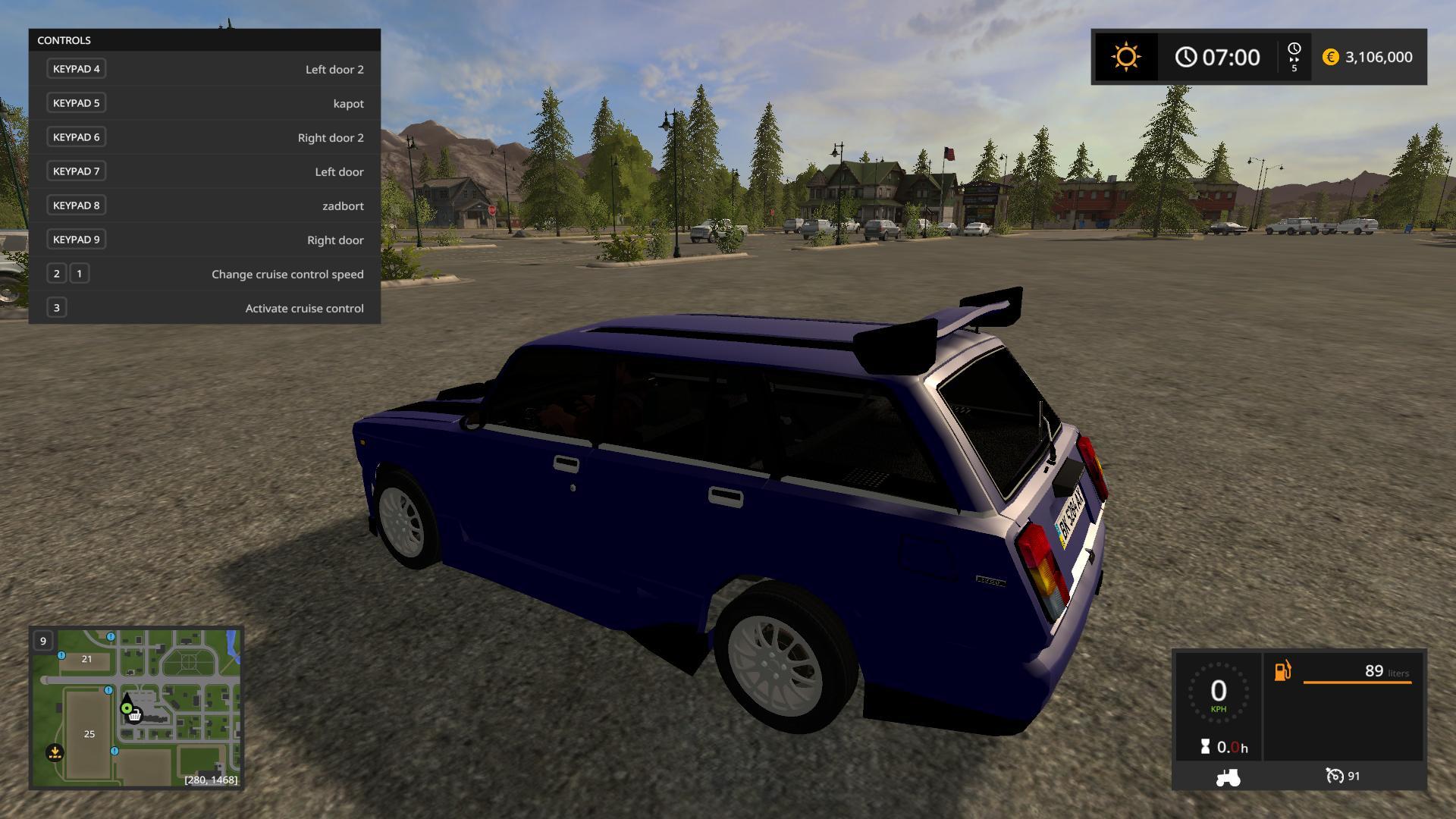Click the euro coin money icon

[x=1330, y=57]
